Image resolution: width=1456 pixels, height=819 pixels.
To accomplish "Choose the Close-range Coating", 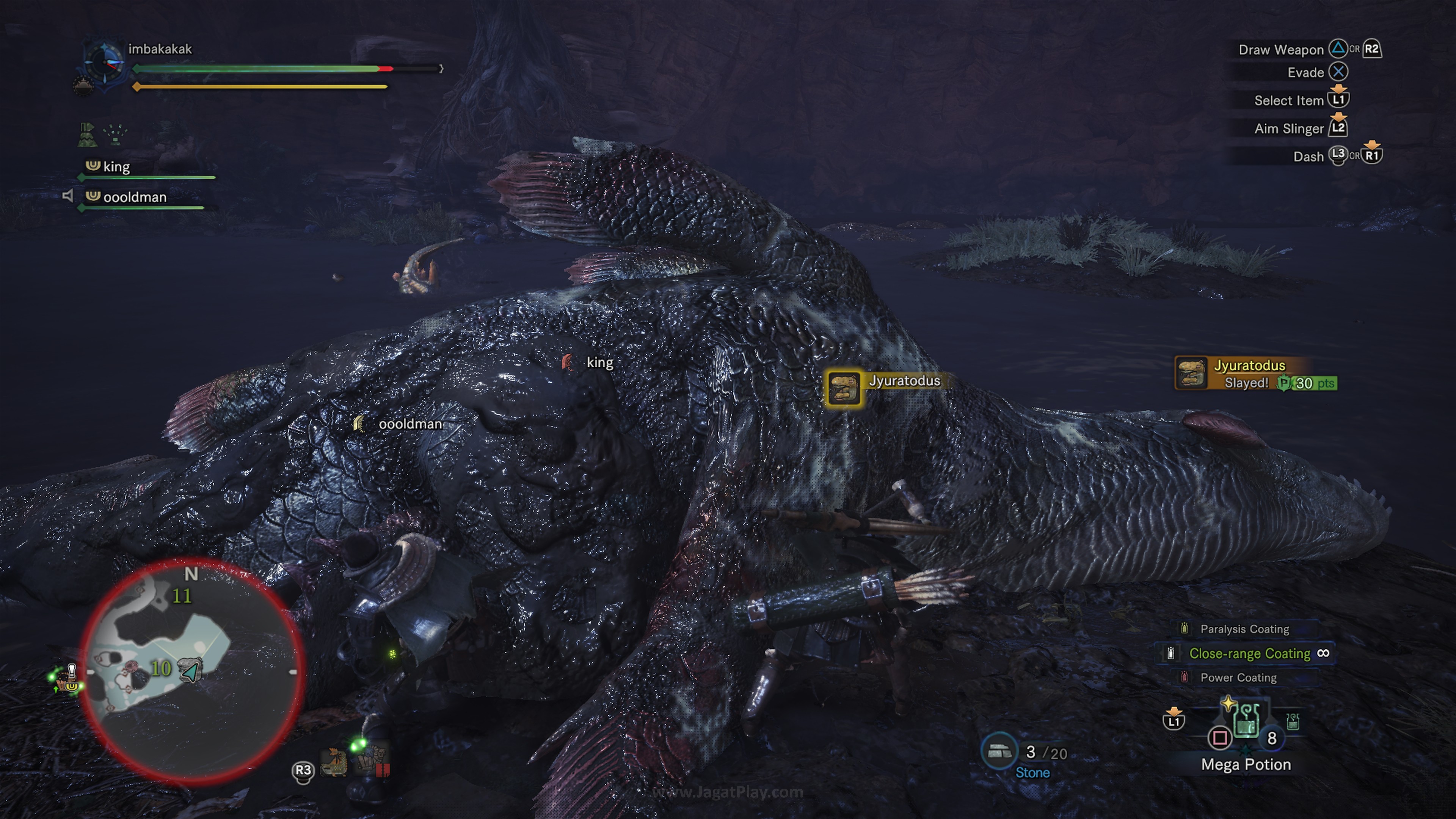I will [1249, 653].
